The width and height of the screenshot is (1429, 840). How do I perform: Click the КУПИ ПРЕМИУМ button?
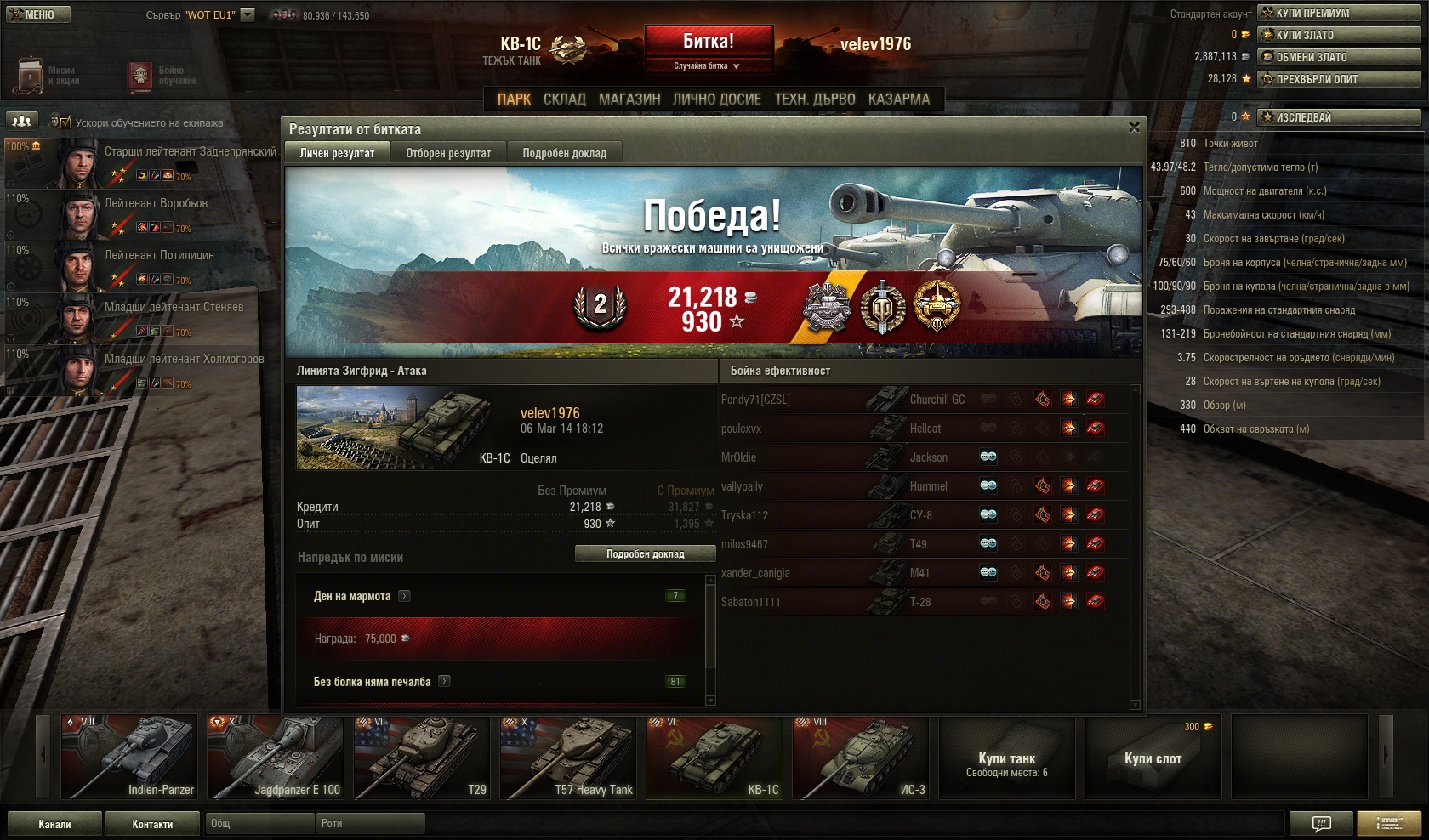click(1340, 13)
